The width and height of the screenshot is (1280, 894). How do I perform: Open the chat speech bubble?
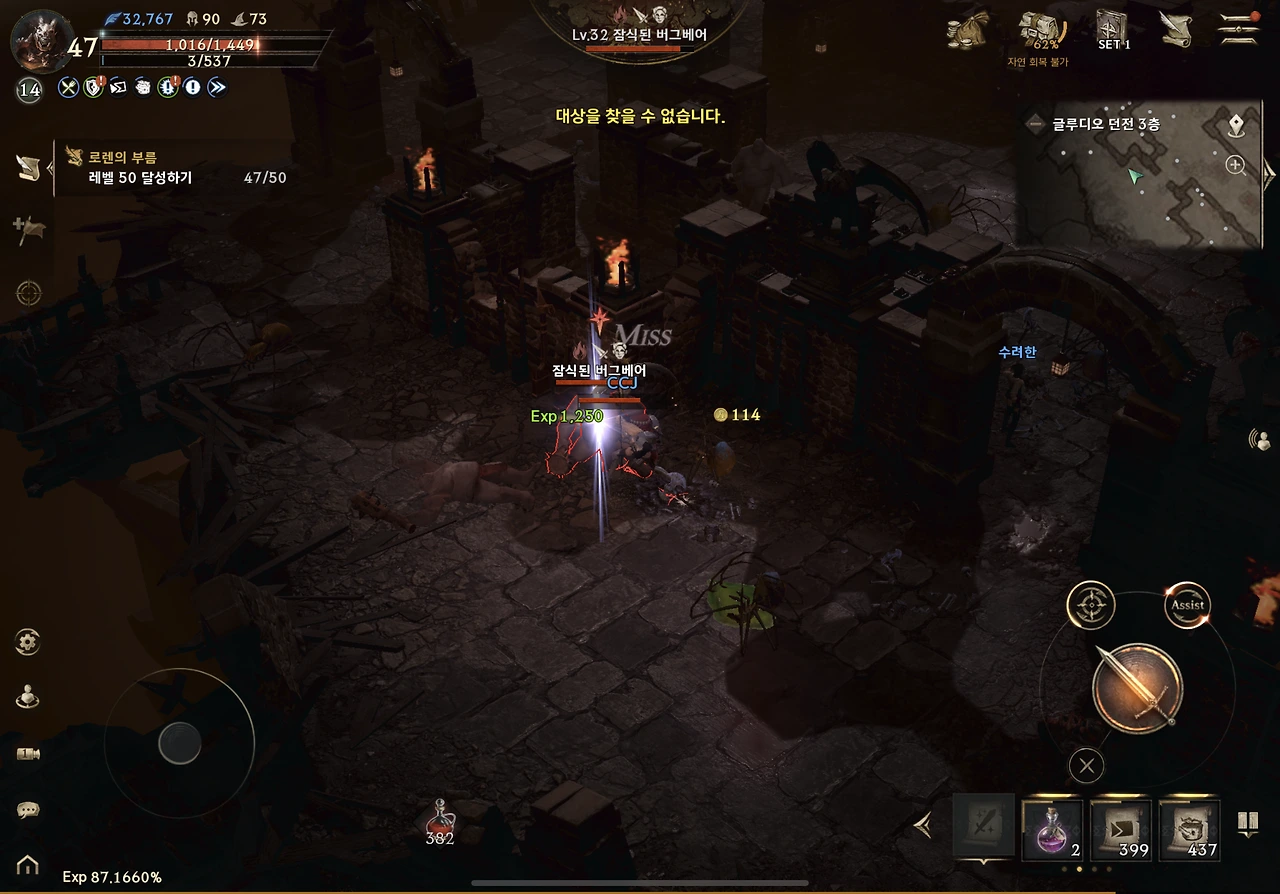click(x=28, y=810)
